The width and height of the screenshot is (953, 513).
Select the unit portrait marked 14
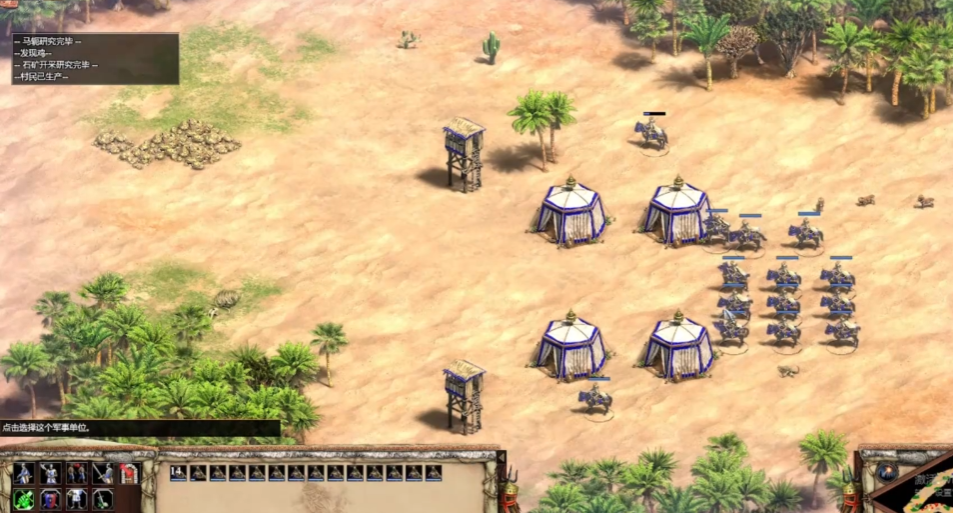coord(179,473)
